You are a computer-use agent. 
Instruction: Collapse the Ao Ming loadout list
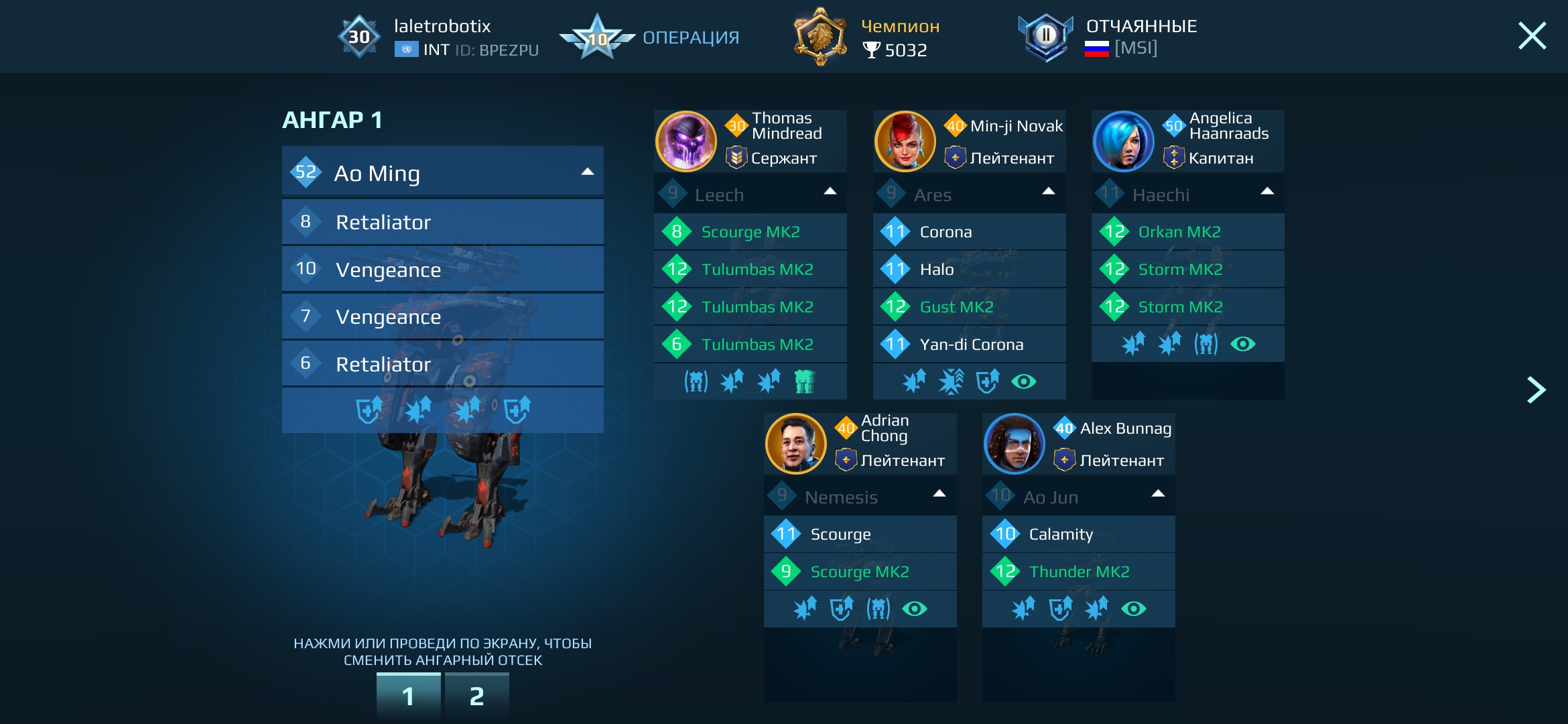pos(587,171)
